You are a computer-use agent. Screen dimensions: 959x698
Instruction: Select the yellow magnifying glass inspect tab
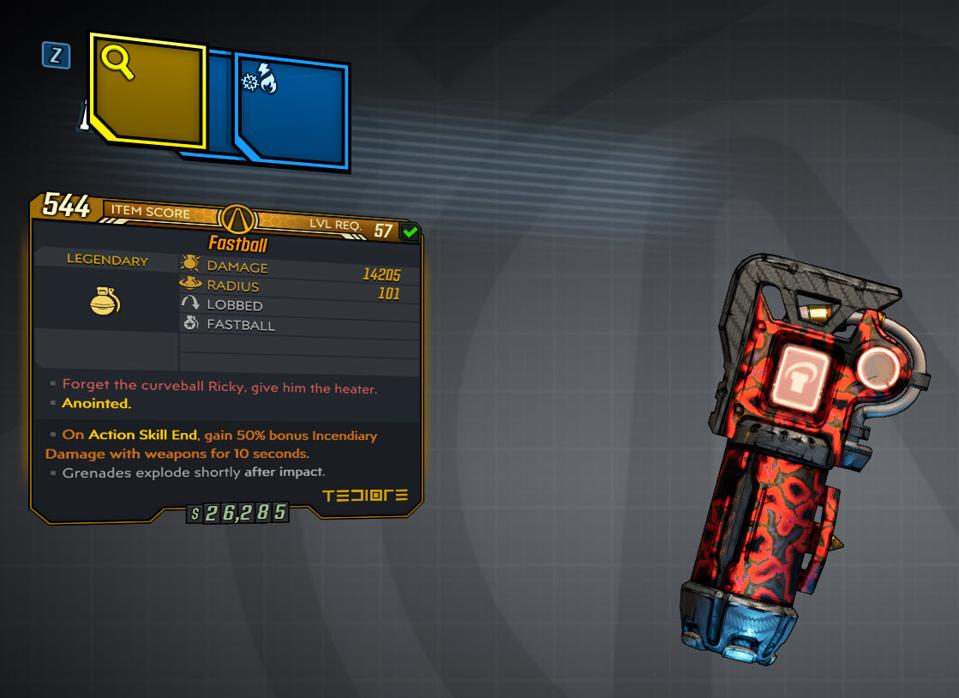pyautogui.click(x=147, y=92)
